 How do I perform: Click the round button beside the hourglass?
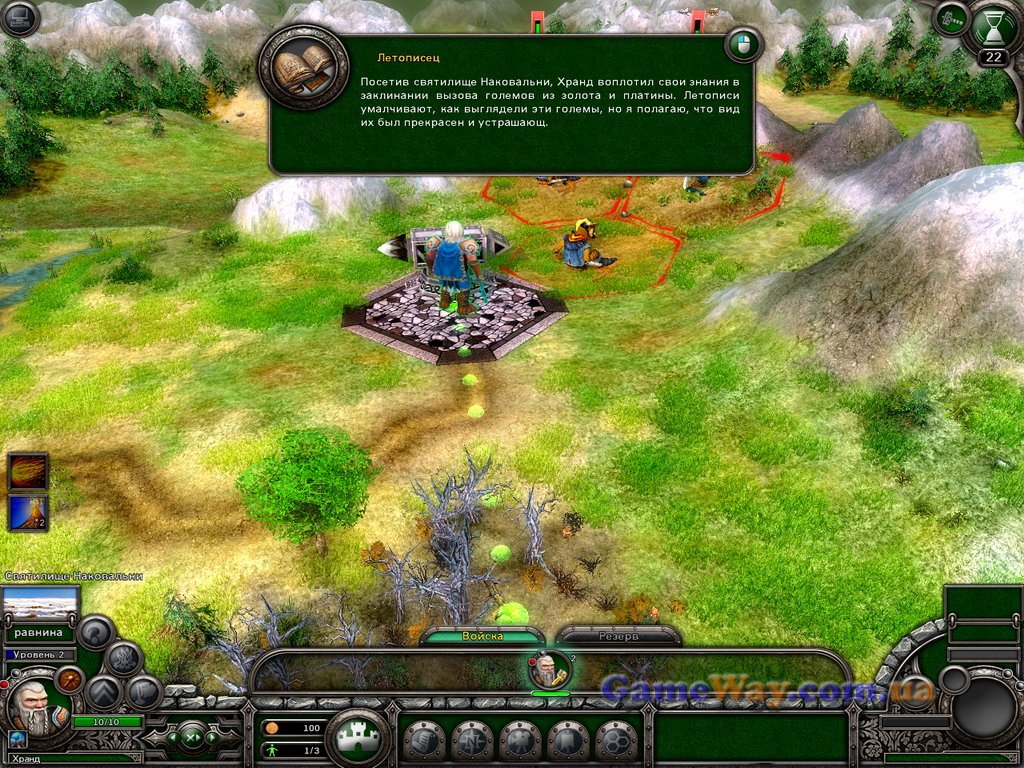coord(951,19)
